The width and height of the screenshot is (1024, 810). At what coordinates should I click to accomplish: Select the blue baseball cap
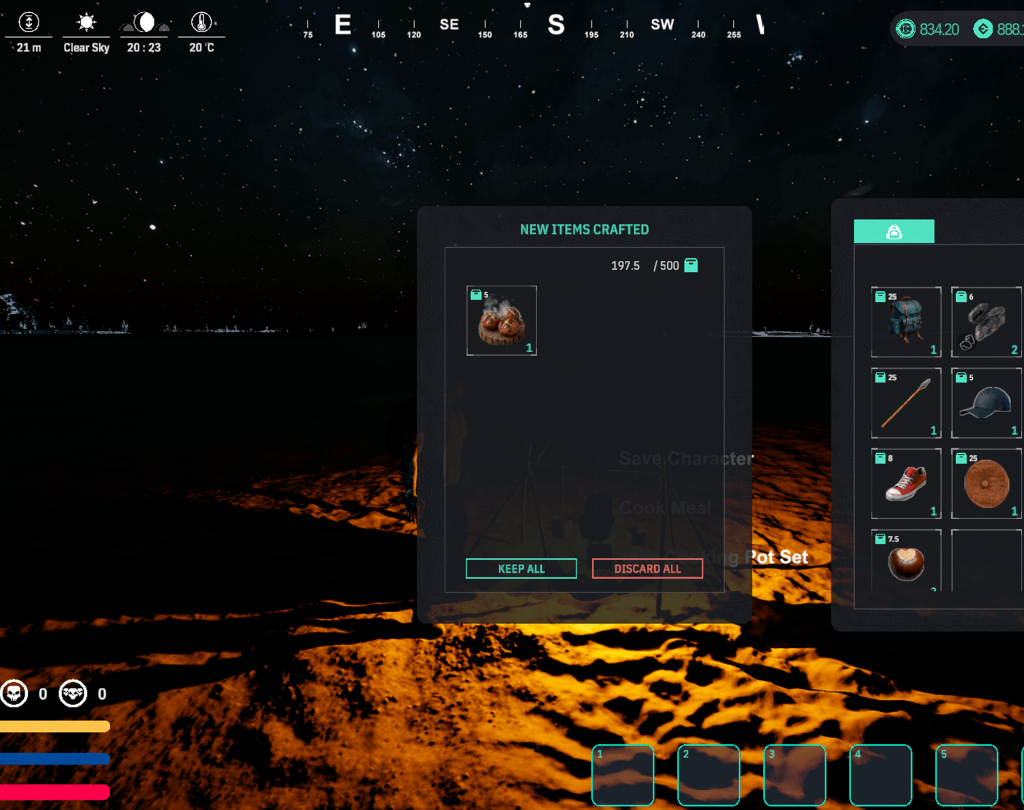tap(986, 402)
